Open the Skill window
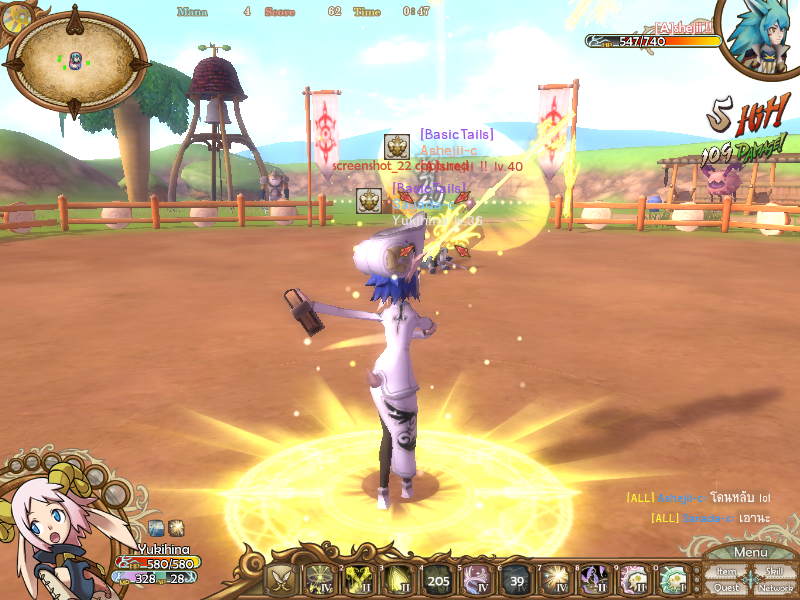The image size is (800, 600). 773,572
